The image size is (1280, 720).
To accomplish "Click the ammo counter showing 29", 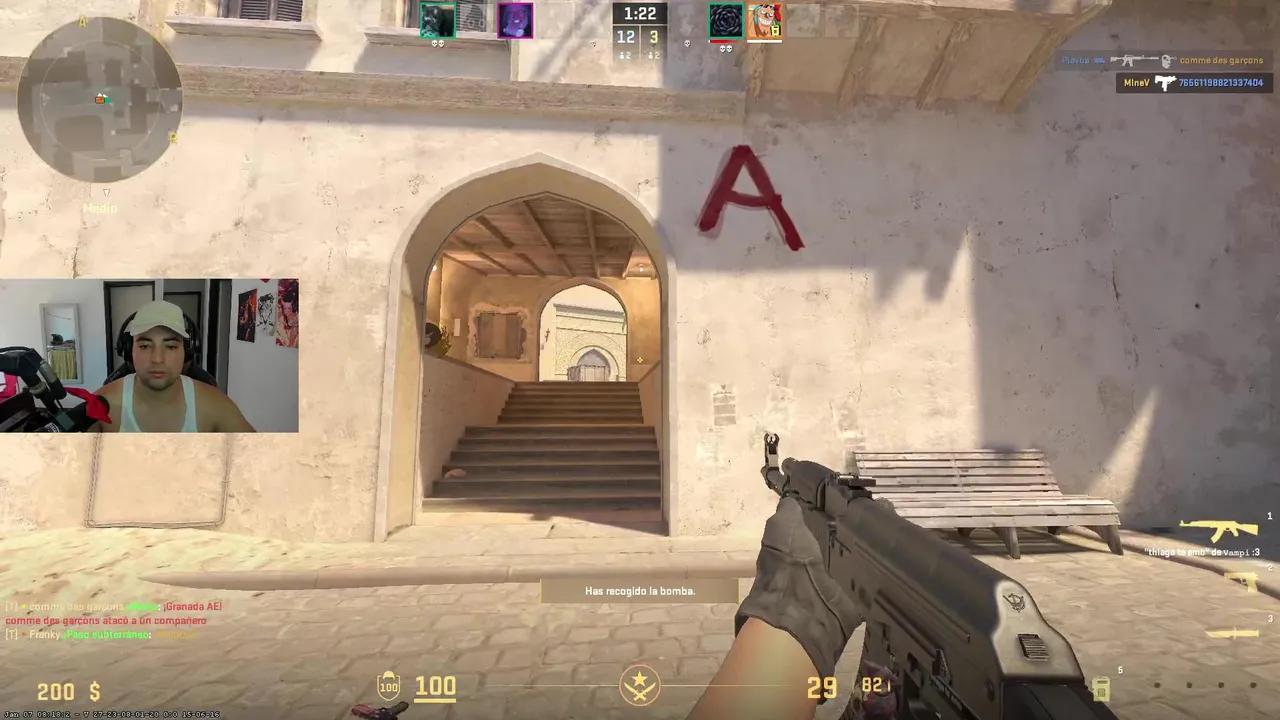I will (x=822, y=686).
